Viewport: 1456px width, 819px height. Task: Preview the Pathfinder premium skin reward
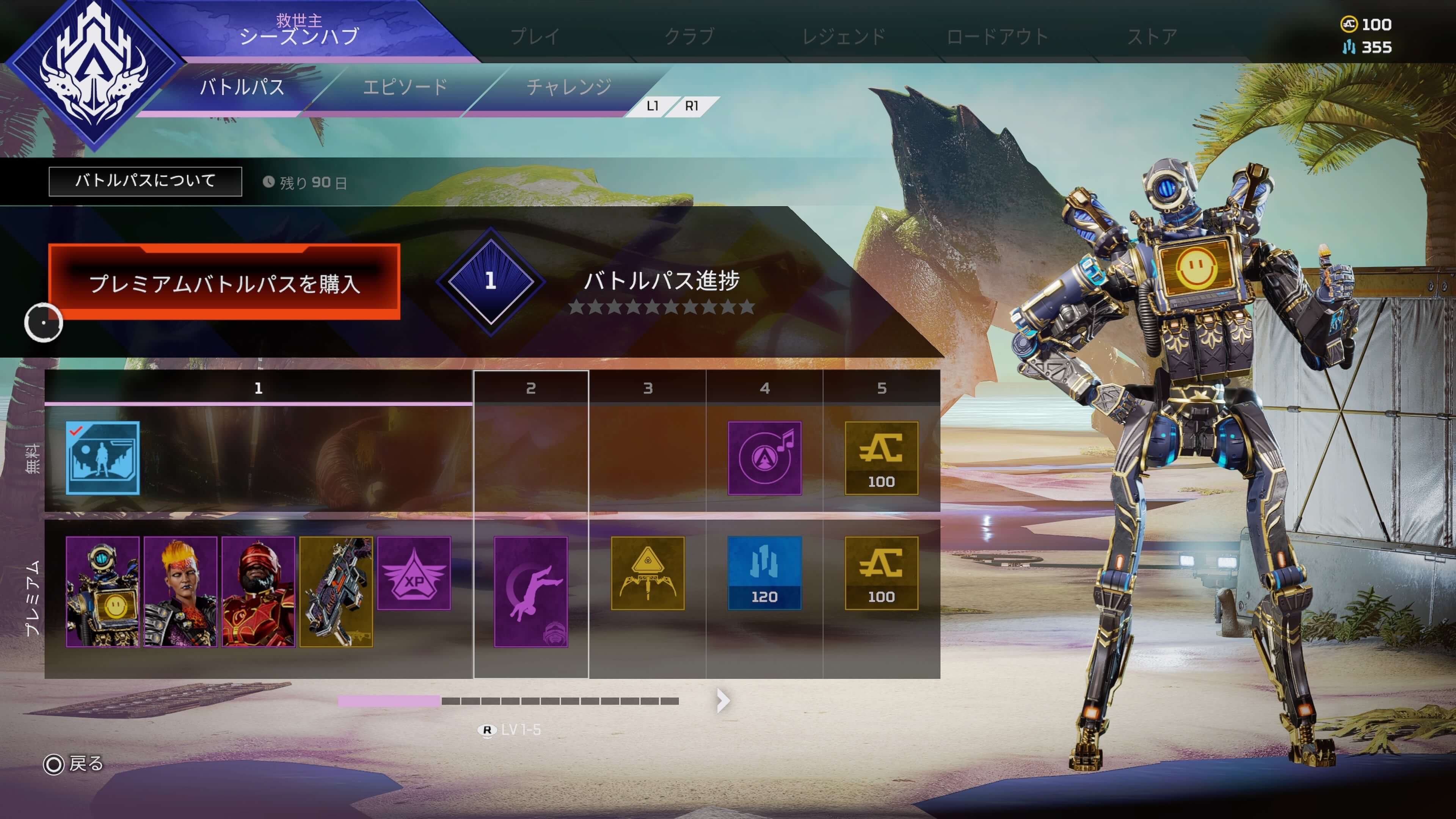pyautogui.click(x=102, y=591)
